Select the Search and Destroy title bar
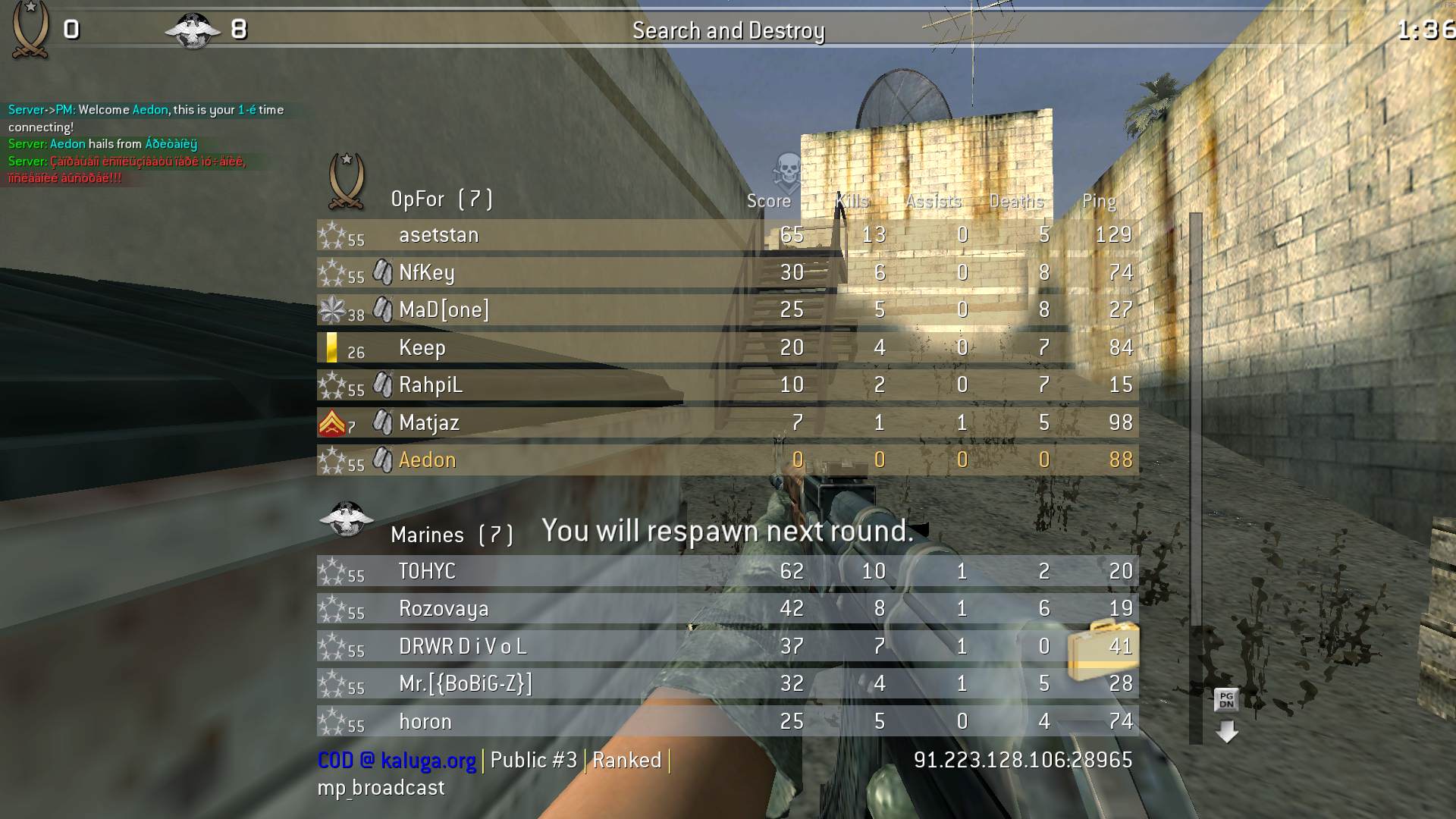1456x819 pixels. point(728,31)
